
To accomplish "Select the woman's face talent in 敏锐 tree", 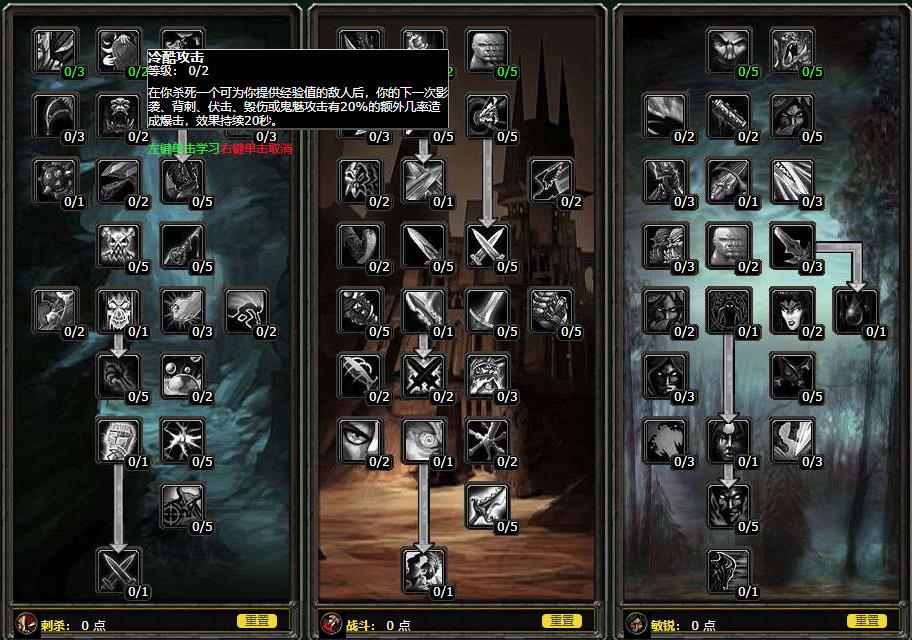I will pyautogui.click(x=791, y=311).
